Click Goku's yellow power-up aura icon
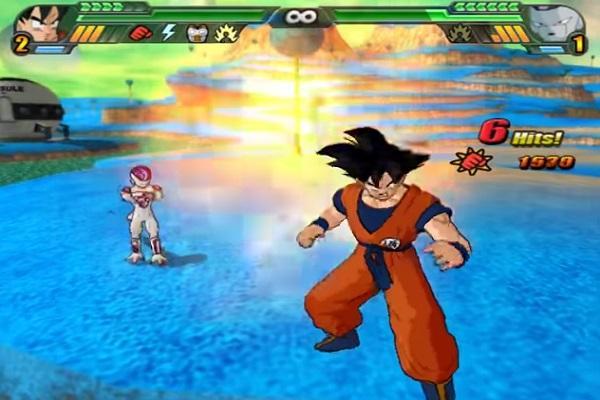 point(226,33)
